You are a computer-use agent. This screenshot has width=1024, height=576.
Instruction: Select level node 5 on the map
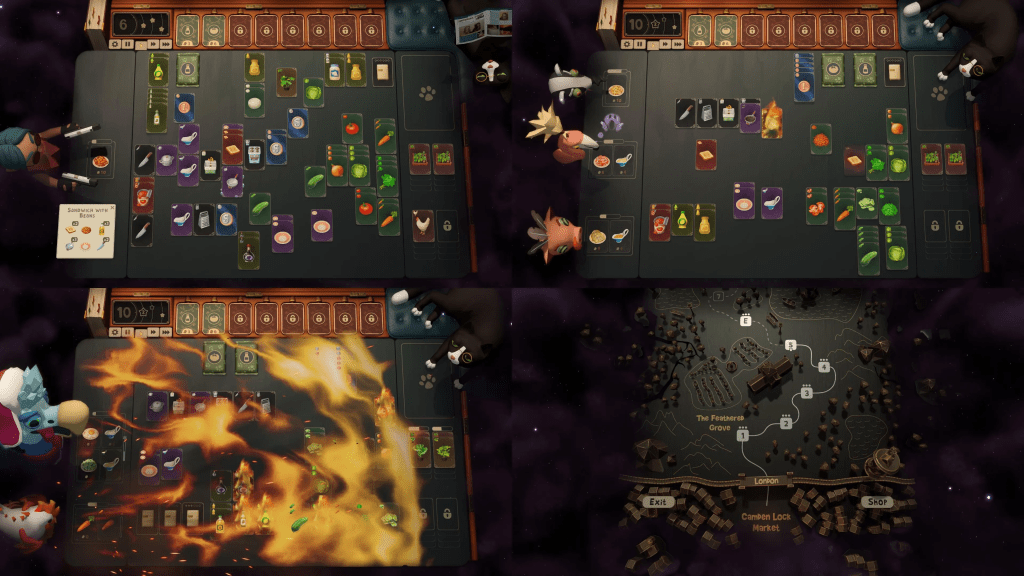(x=790, y=345)
